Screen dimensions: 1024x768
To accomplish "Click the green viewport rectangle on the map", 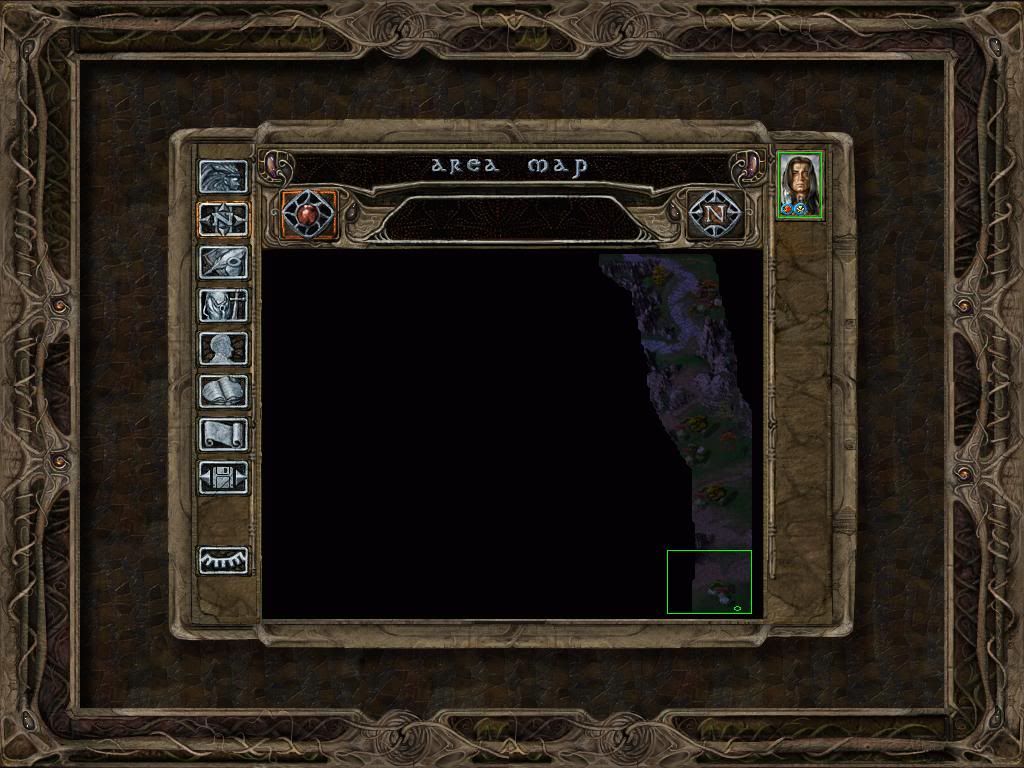I will [709, 581].
